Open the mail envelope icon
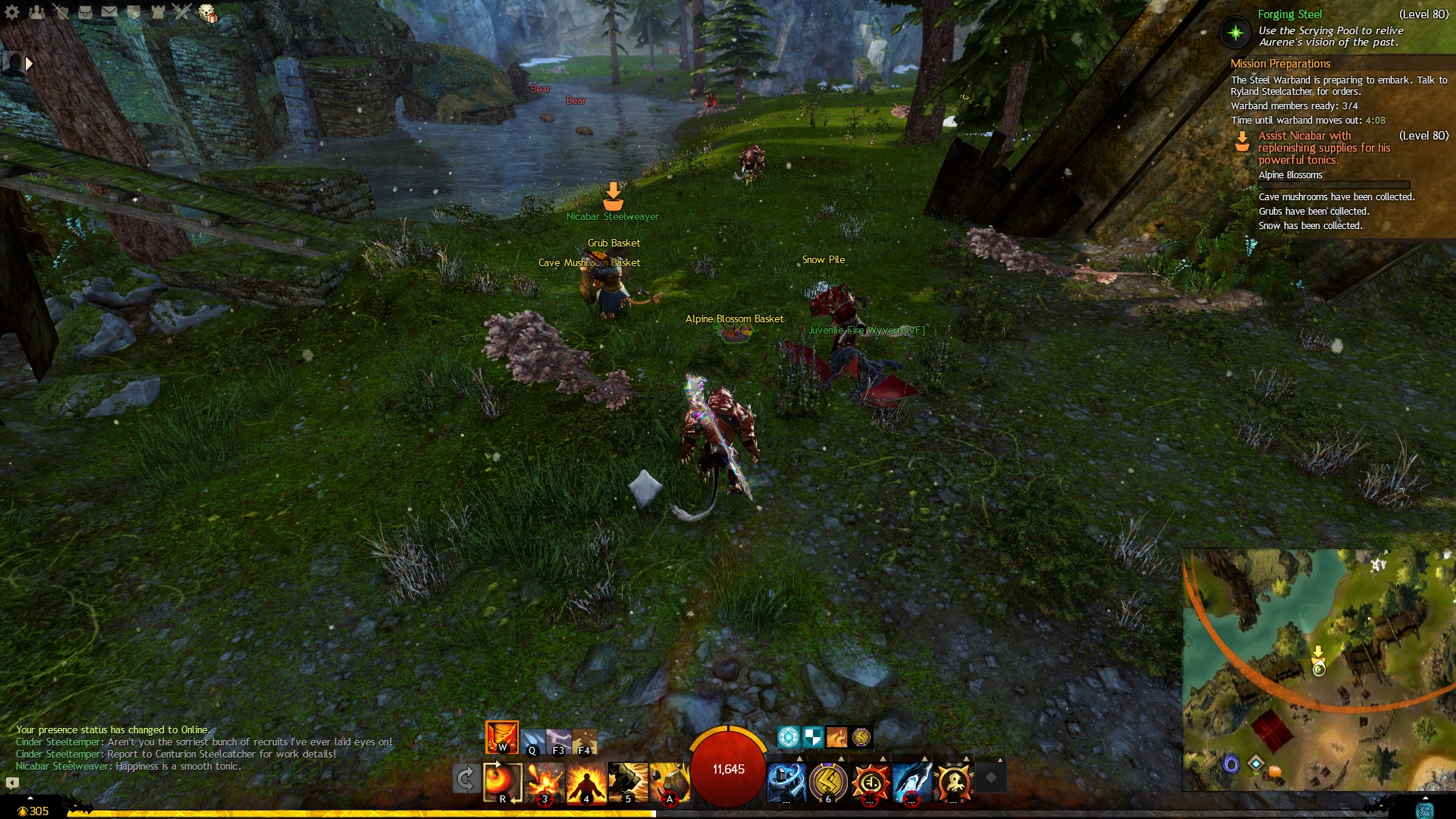Screen dimensions: 1456x819 point(109,12)
